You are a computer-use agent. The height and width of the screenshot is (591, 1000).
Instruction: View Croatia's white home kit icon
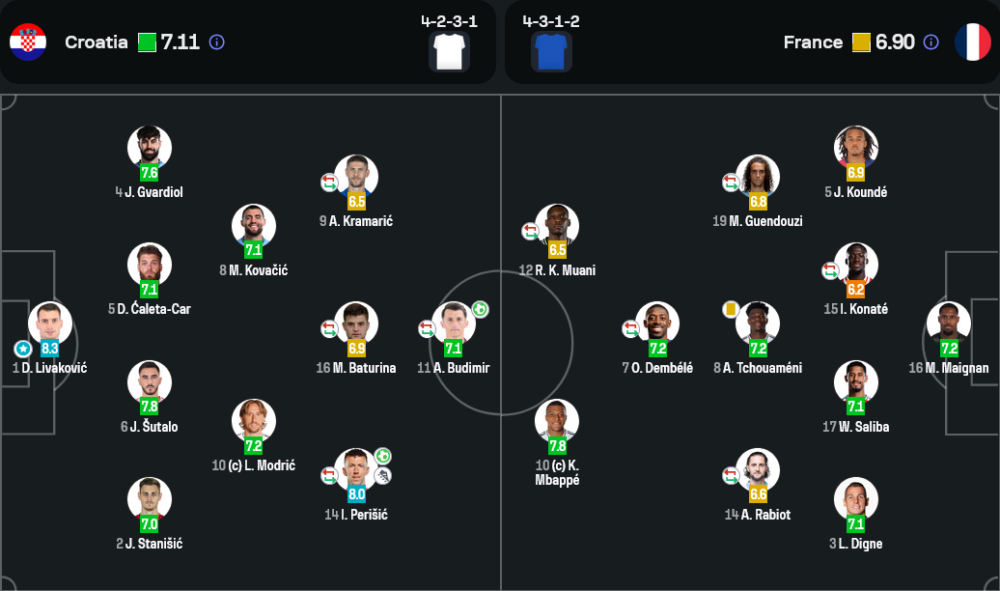click(x=449, y=51)
